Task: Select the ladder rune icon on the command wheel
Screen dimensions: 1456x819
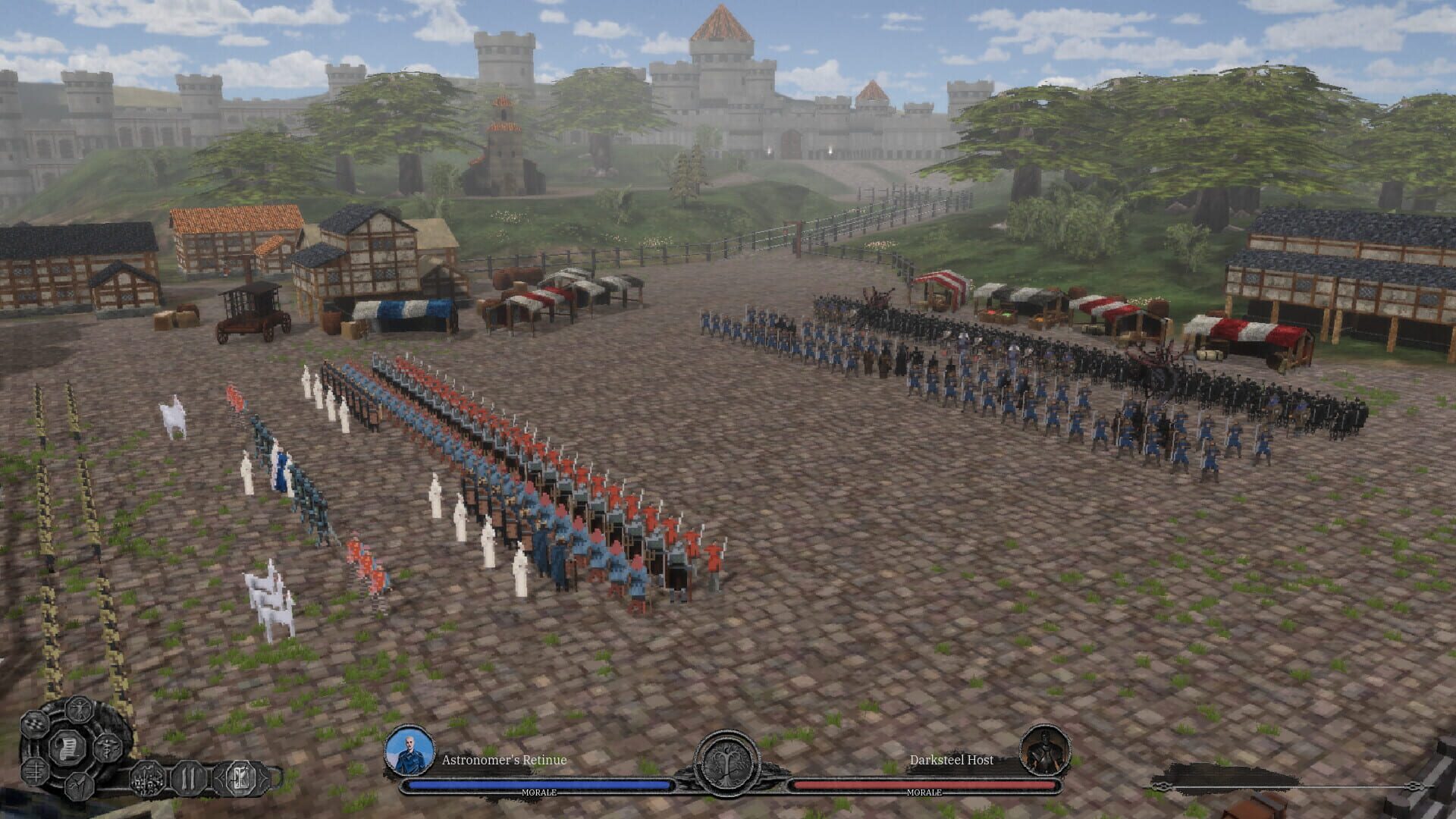Action: [x=35, y=773]
